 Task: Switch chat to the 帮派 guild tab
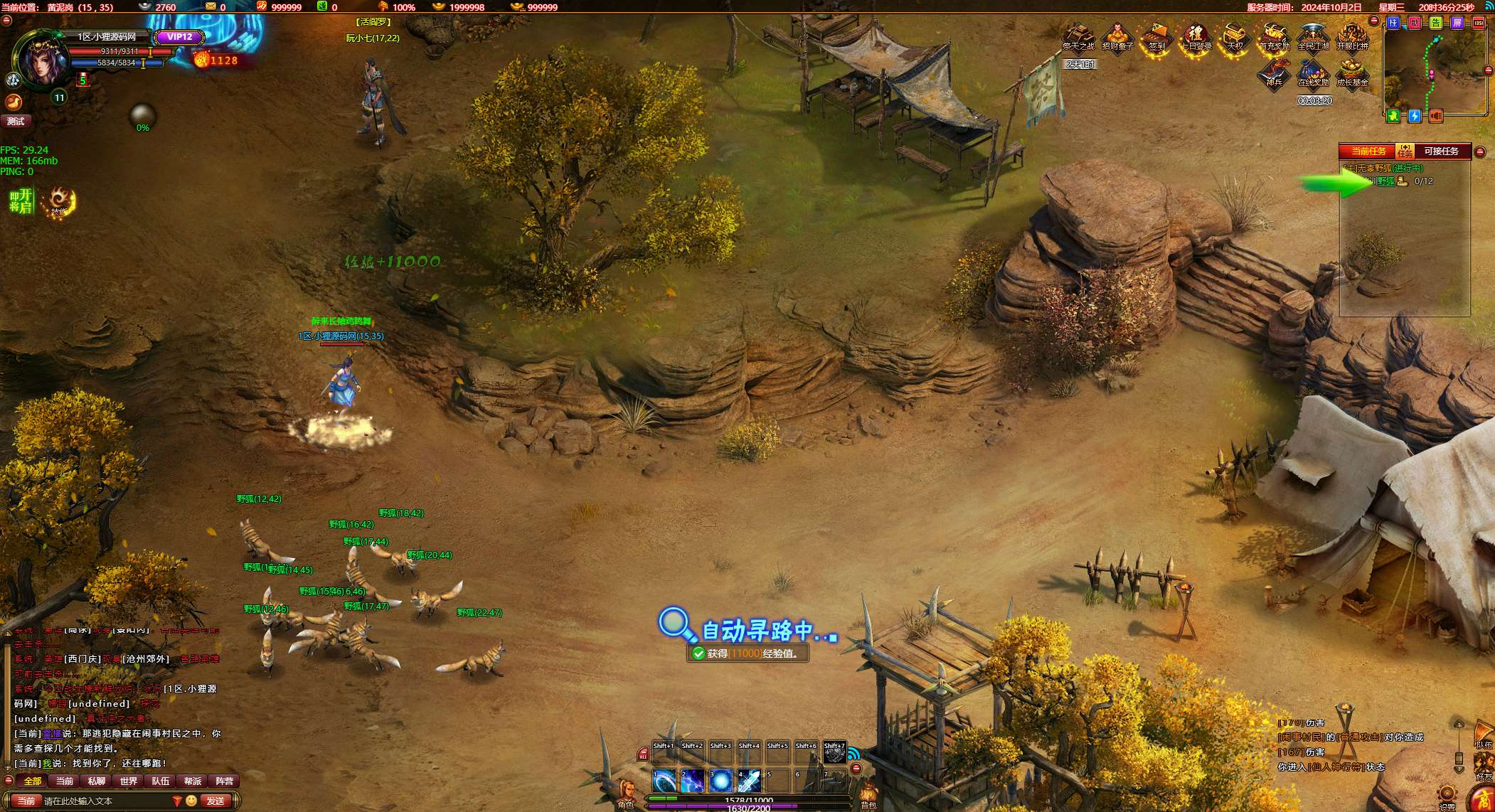click(x=193, y=781)
